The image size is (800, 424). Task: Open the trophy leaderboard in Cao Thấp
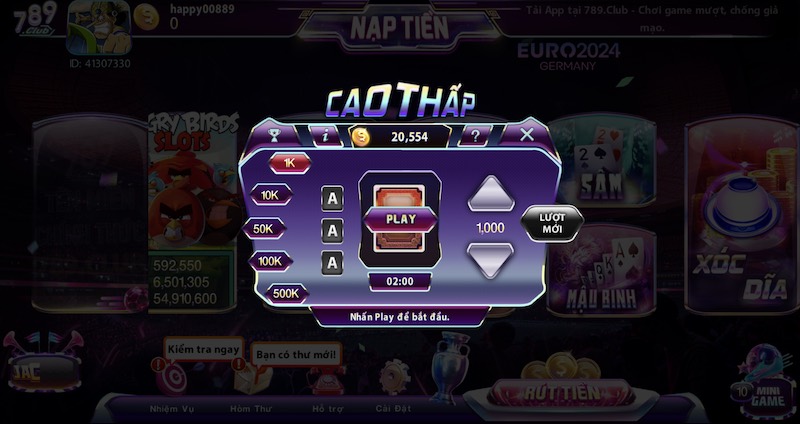(275, 135)
